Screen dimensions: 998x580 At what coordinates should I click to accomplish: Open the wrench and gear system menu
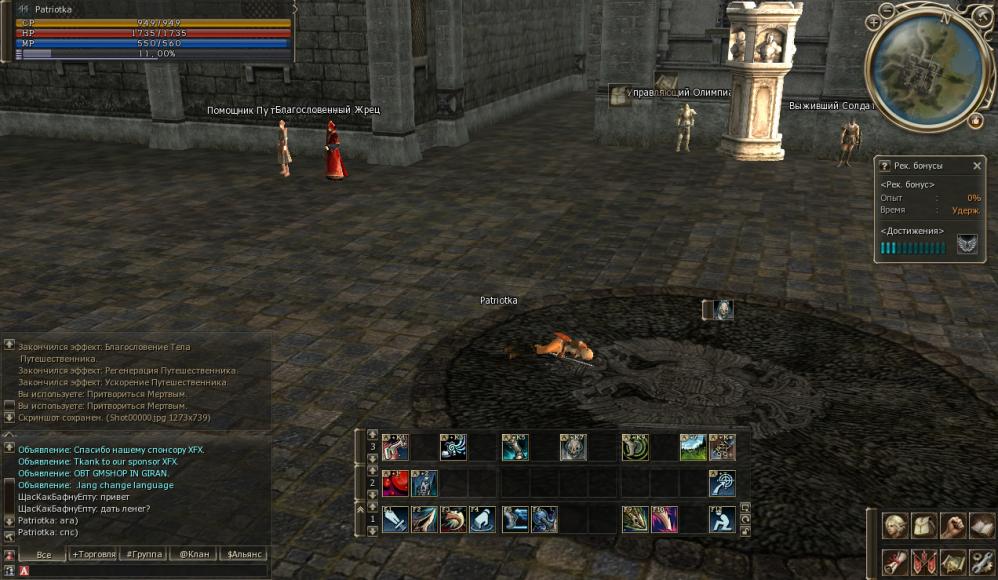981,561
